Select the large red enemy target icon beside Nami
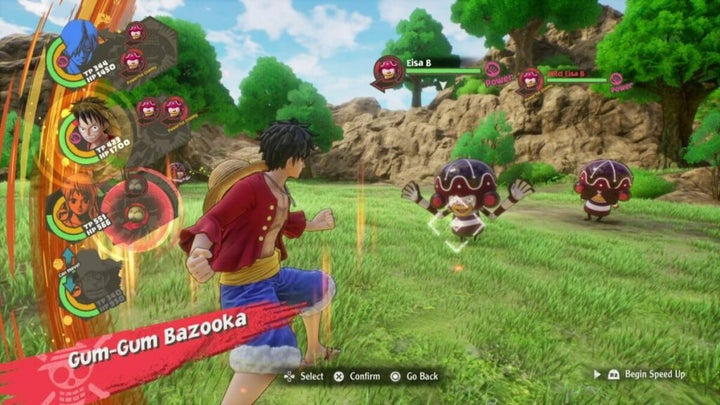Image resolution: width=720 pixels, height=405 pixels. pyautogui.click(x=136, y=212)
